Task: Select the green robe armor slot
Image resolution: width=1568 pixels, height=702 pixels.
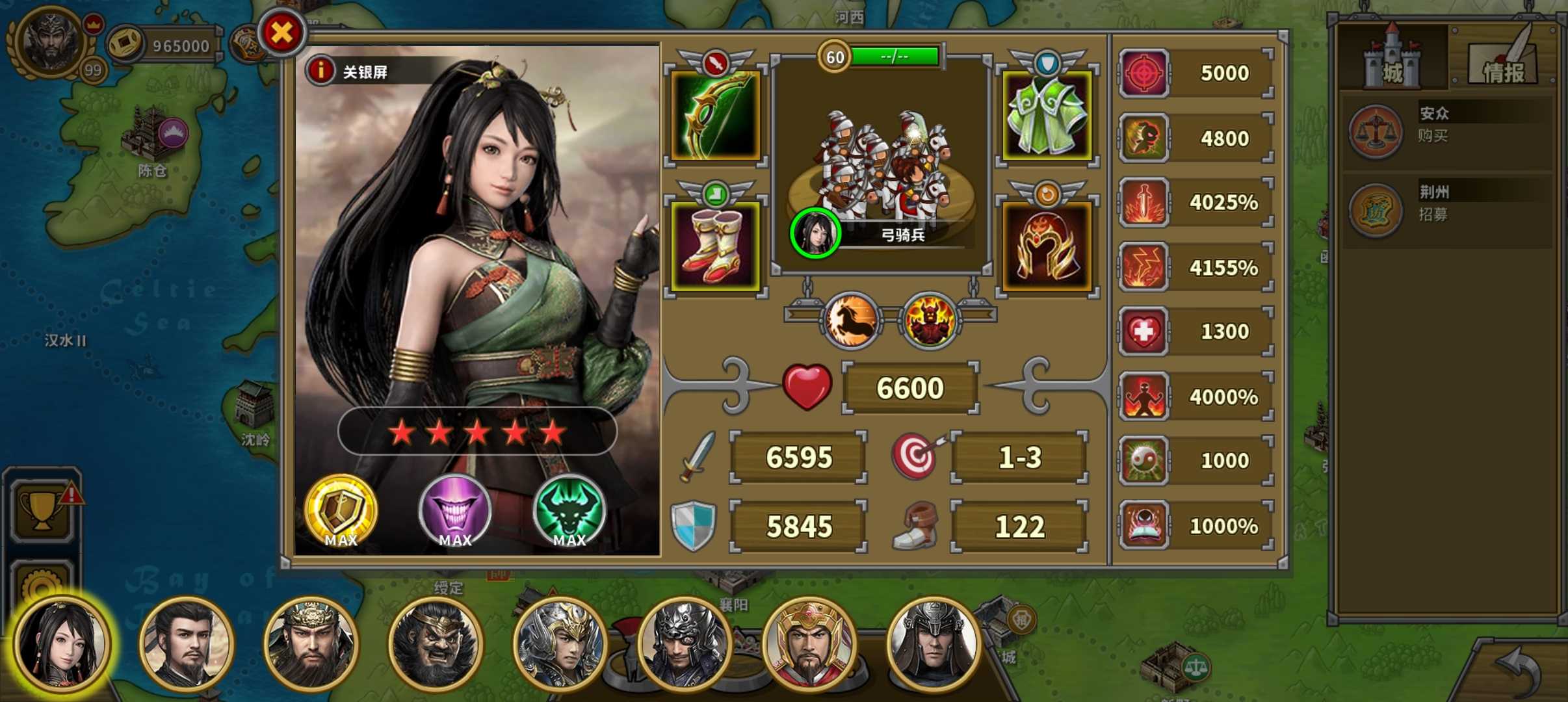Action: pos(1047,116)
